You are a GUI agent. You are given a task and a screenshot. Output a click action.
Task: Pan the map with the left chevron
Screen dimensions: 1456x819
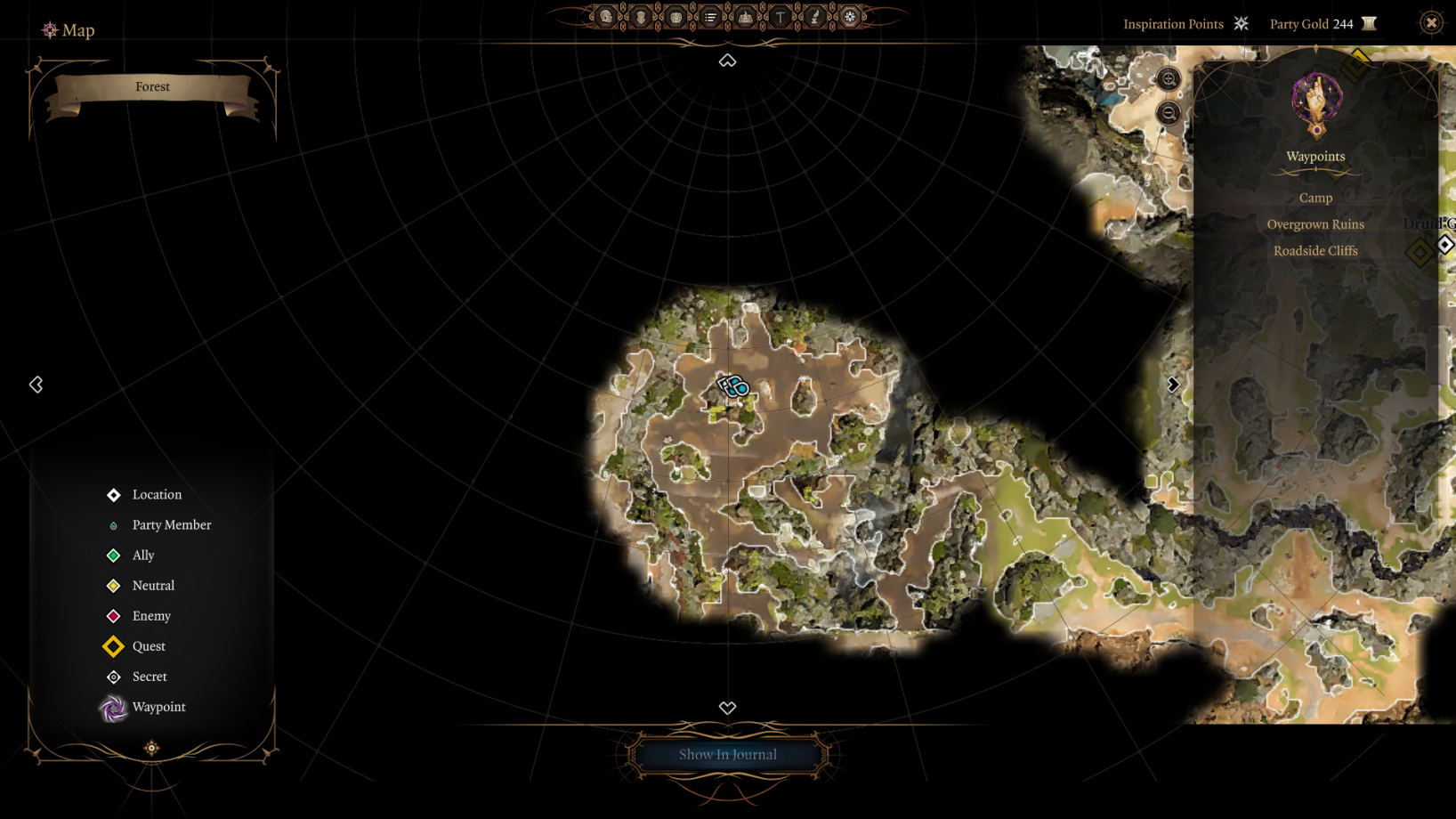coord(36,385)
